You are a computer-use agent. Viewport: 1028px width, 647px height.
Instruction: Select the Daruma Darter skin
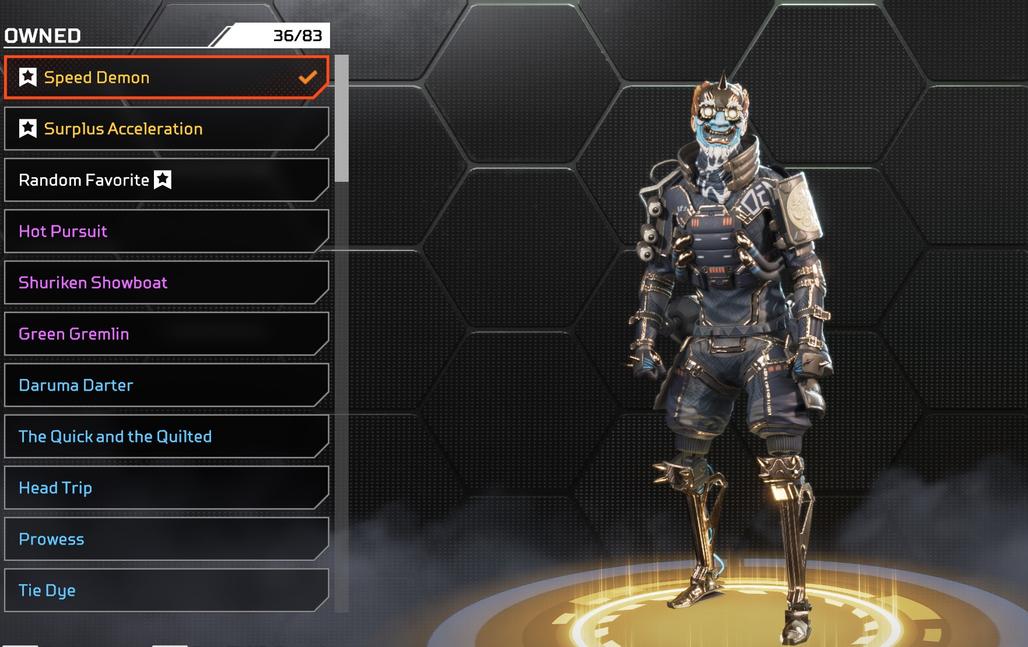(166, 385)
